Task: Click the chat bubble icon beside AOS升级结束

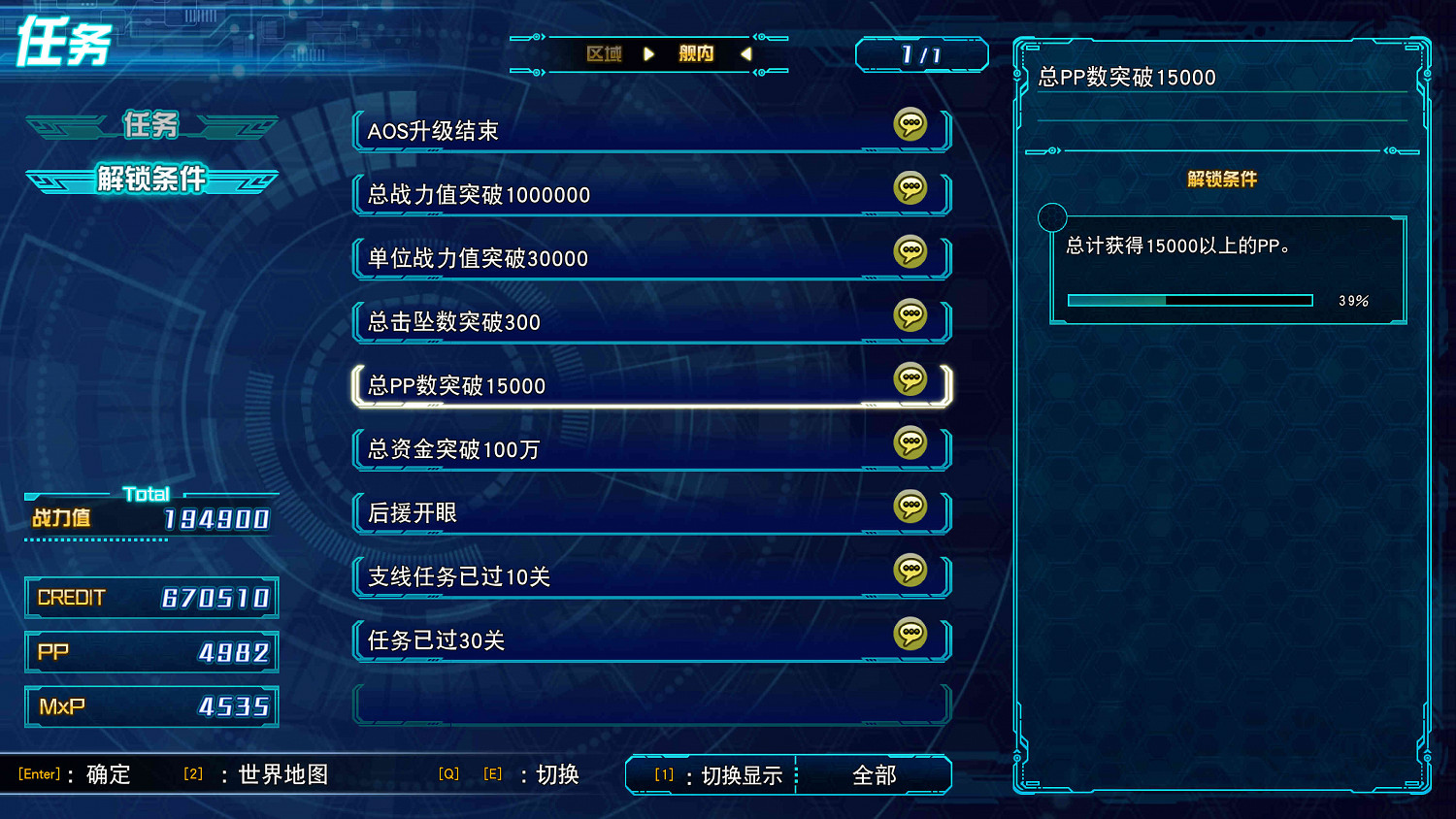Action: click(x=910, y=126)
